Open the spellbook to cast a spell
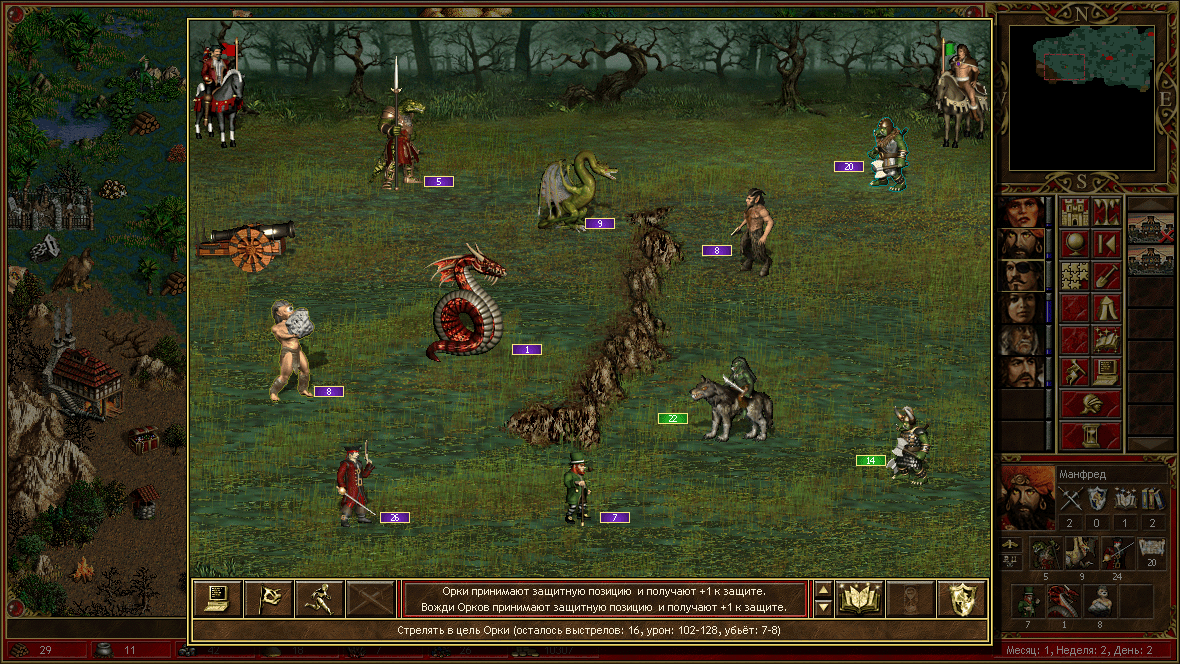Viewport: 1180px width, 664px height. click(860, 598)
